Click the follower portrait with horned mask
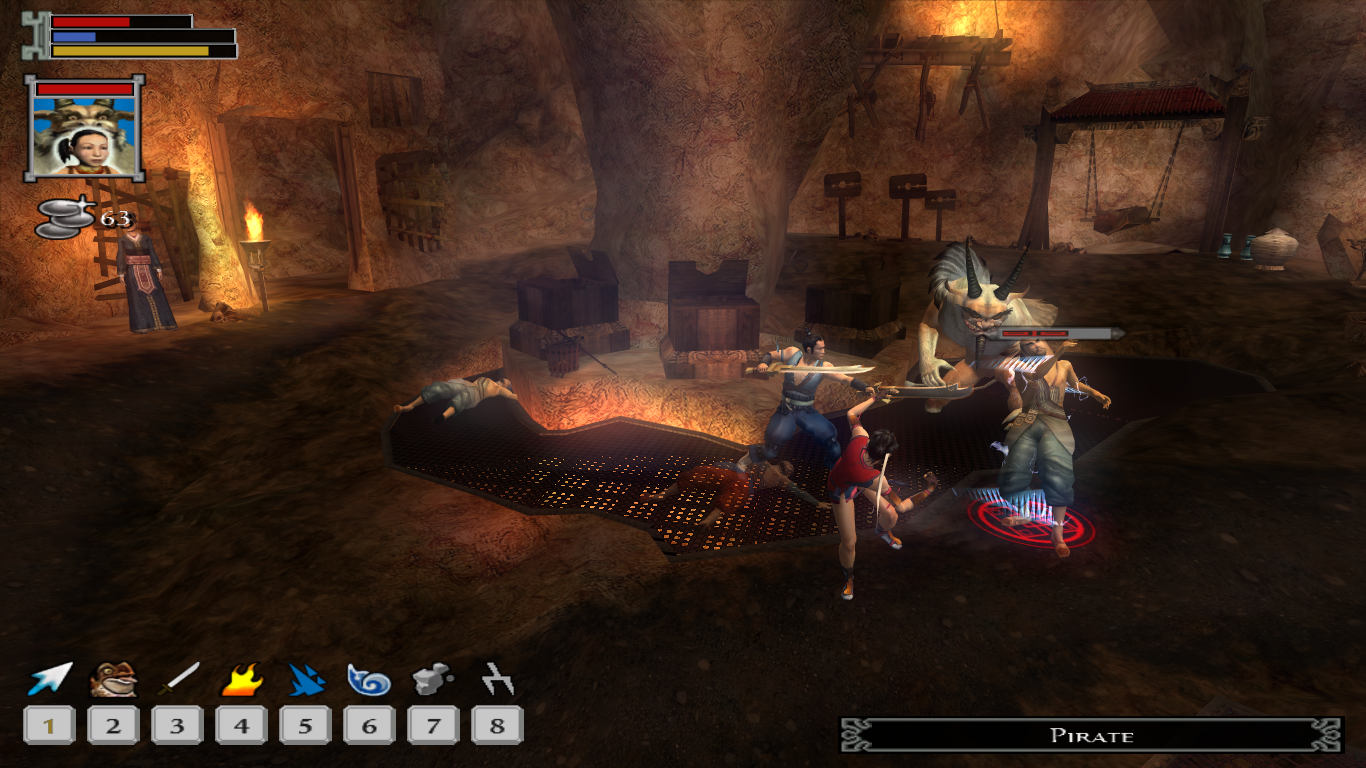1366x768 pixels. pyautogui.click(x=85, y=128)
